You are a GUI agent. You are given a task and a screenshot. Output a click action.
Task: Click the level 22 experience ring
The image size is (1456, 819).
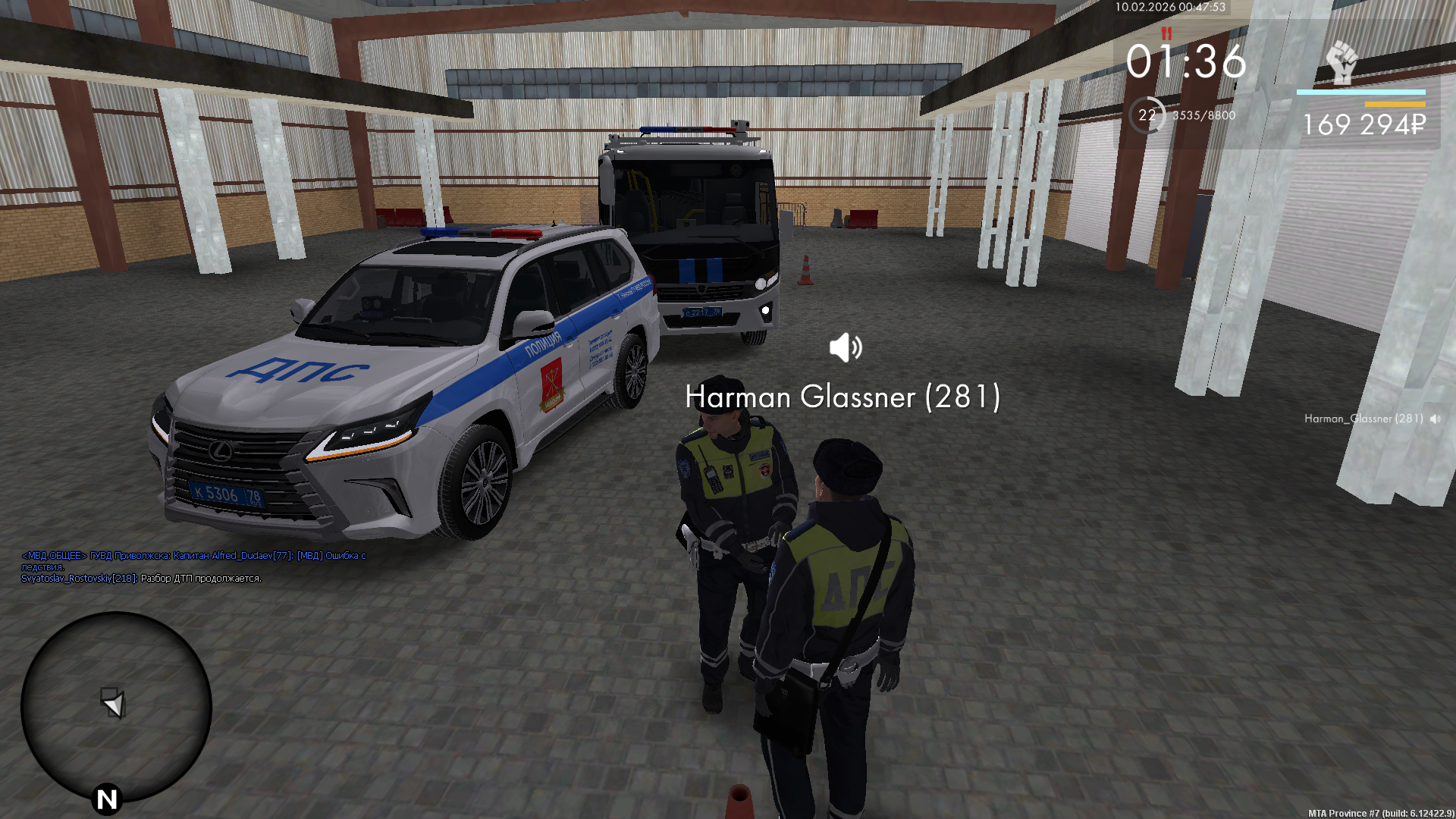(x=1147, y=115)
